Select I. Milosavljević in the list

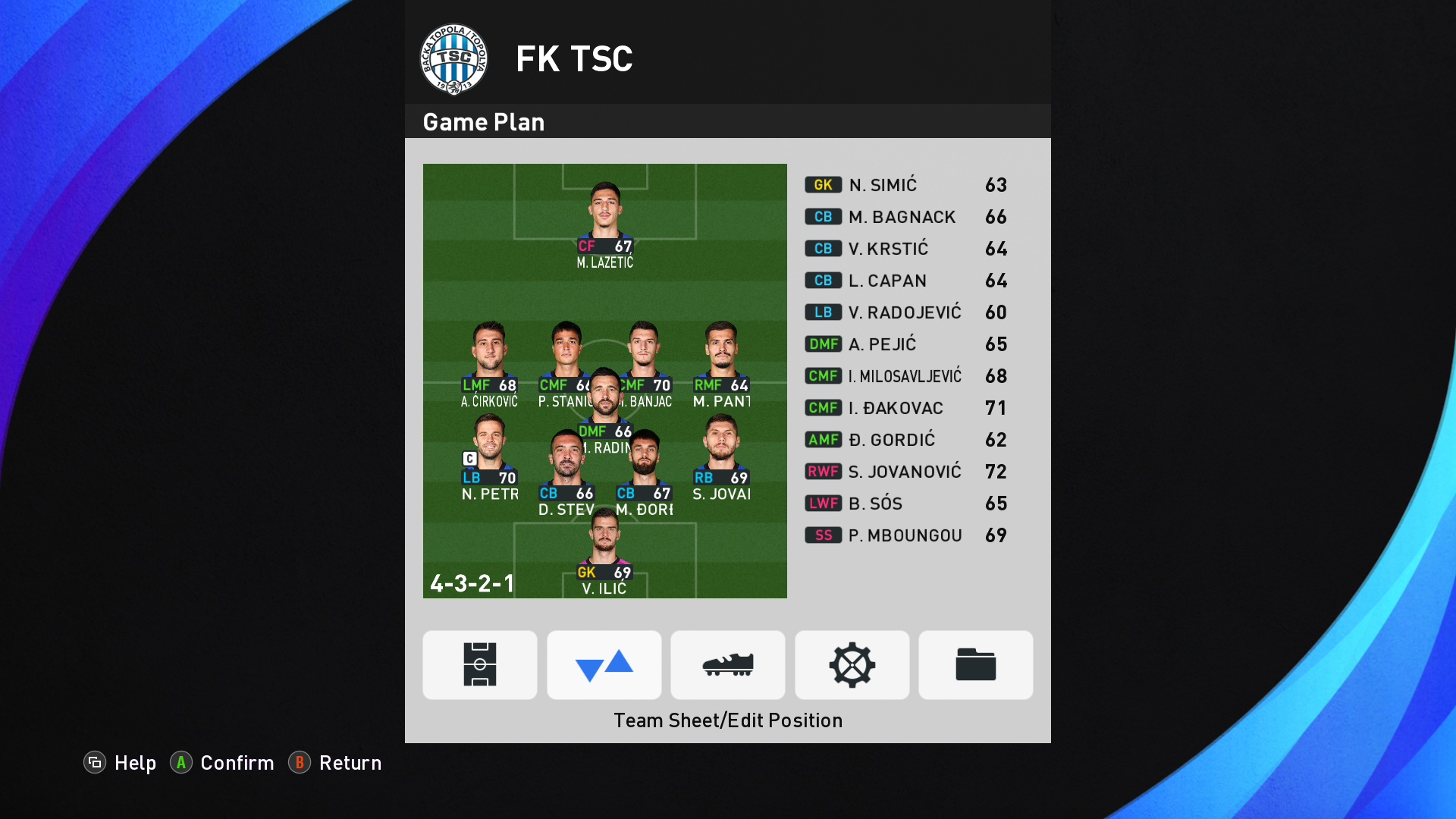(x=906, y=376)
